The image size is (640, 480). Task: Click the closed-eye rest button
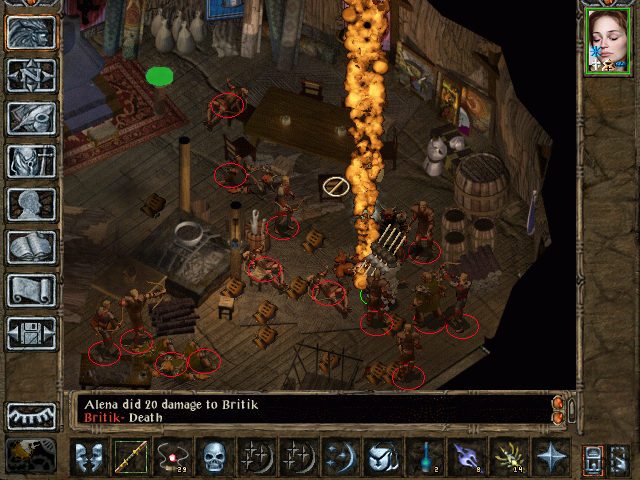click(31, 416)
